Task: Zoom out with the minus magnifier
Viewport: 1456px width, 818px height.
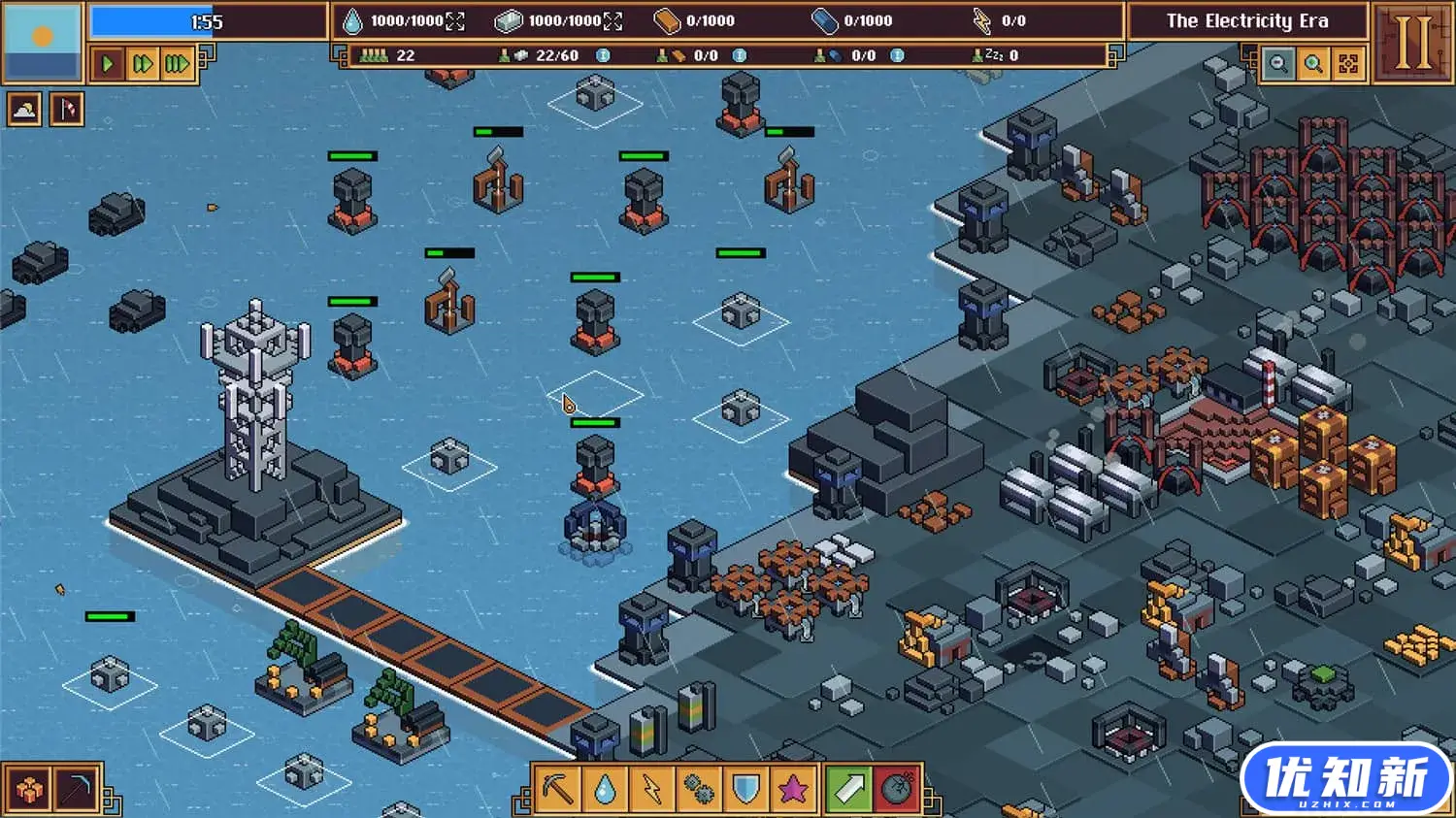Action: (x=1279, y=64)
